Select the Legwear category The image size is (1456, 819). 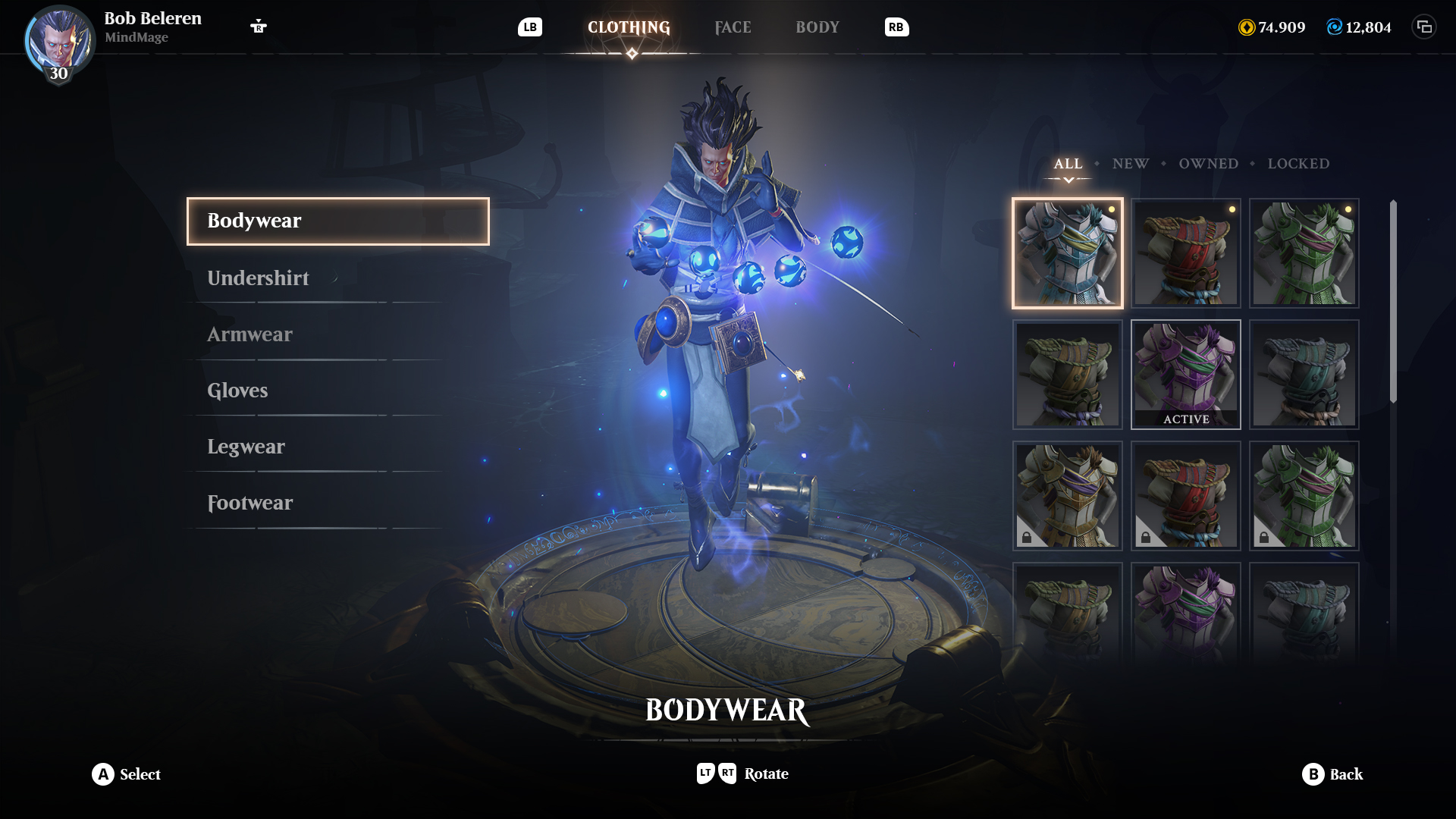pos(246,447)
